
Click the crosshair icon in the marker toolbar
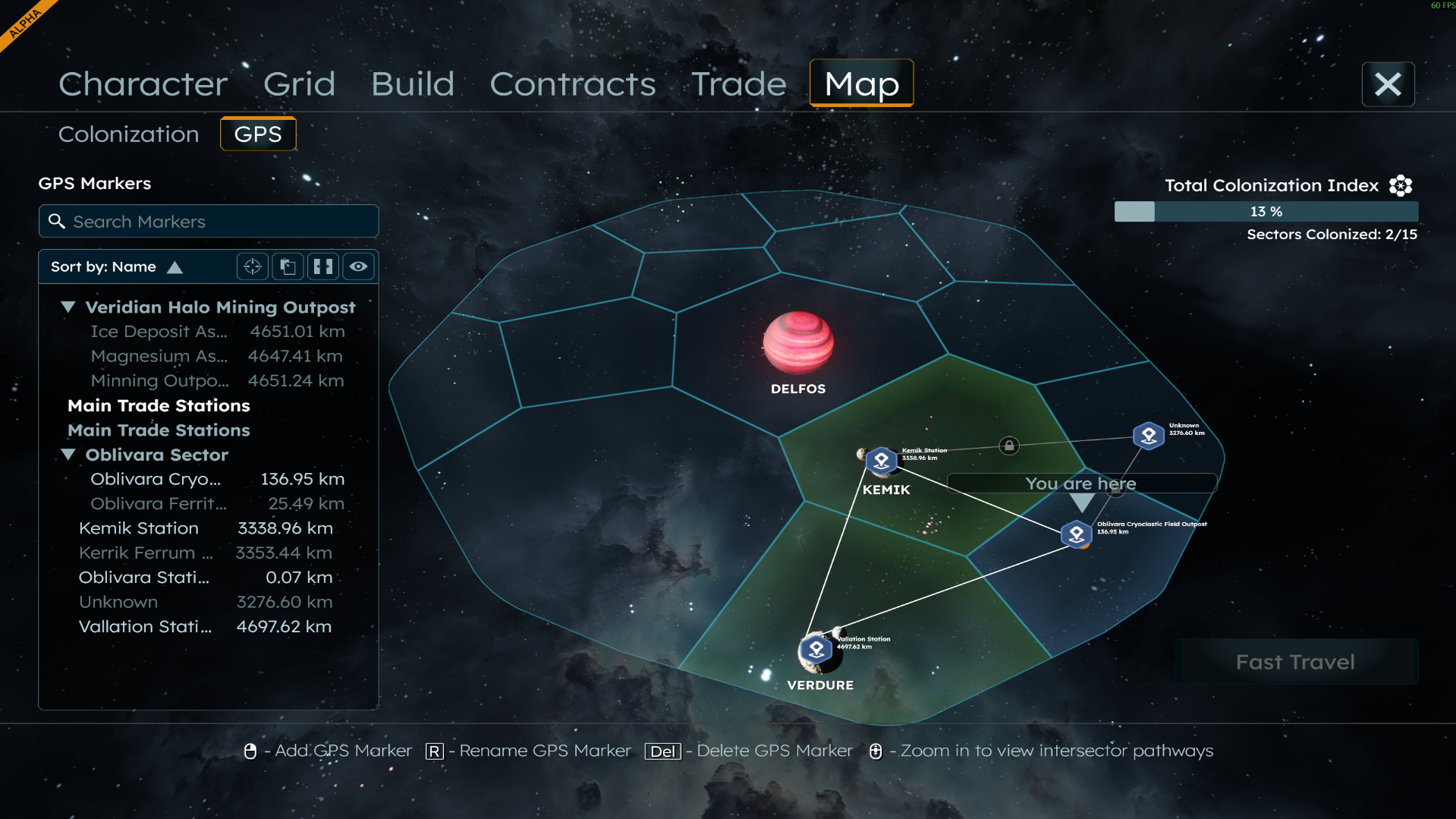253,267
